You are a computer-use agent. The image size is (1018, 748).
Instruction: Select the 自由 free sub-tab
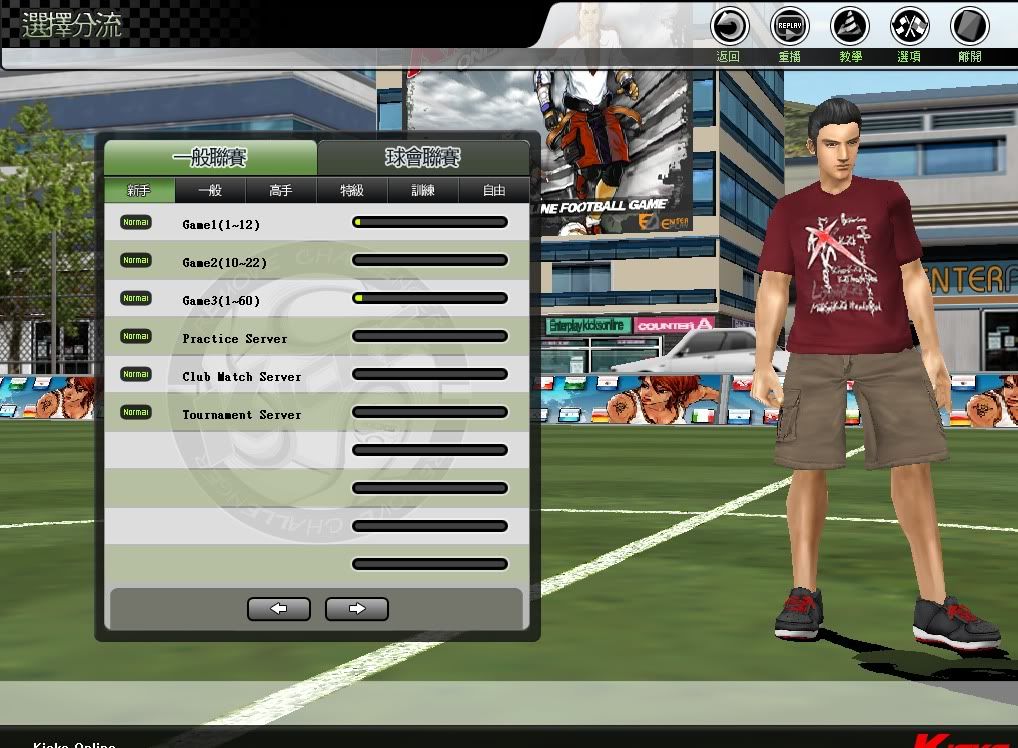pos(494,190)
